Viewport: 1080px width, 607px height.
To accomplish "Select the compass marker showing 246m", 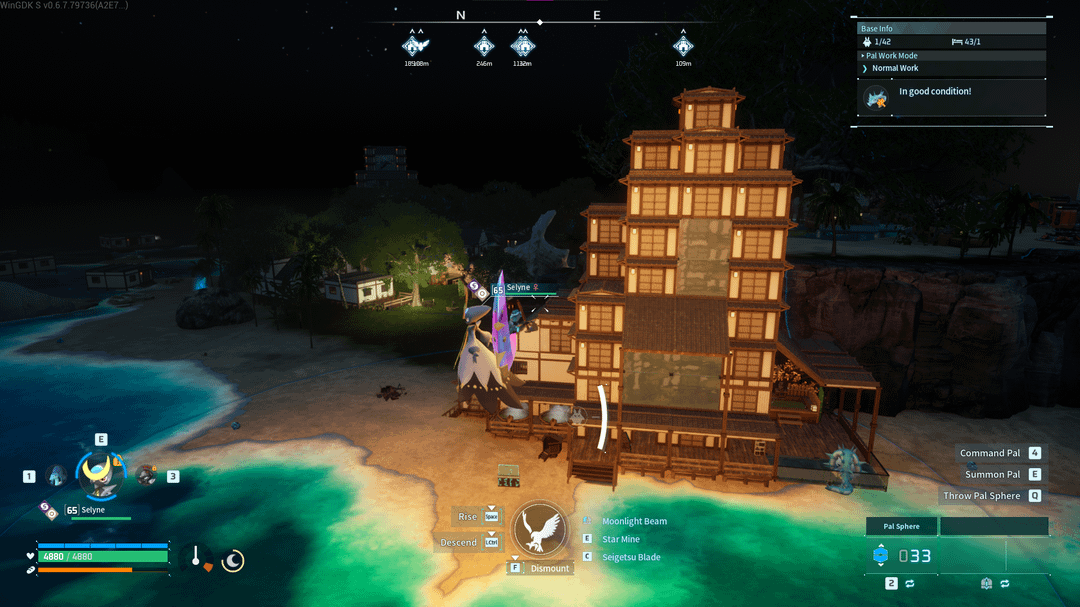I will point(484,46).
